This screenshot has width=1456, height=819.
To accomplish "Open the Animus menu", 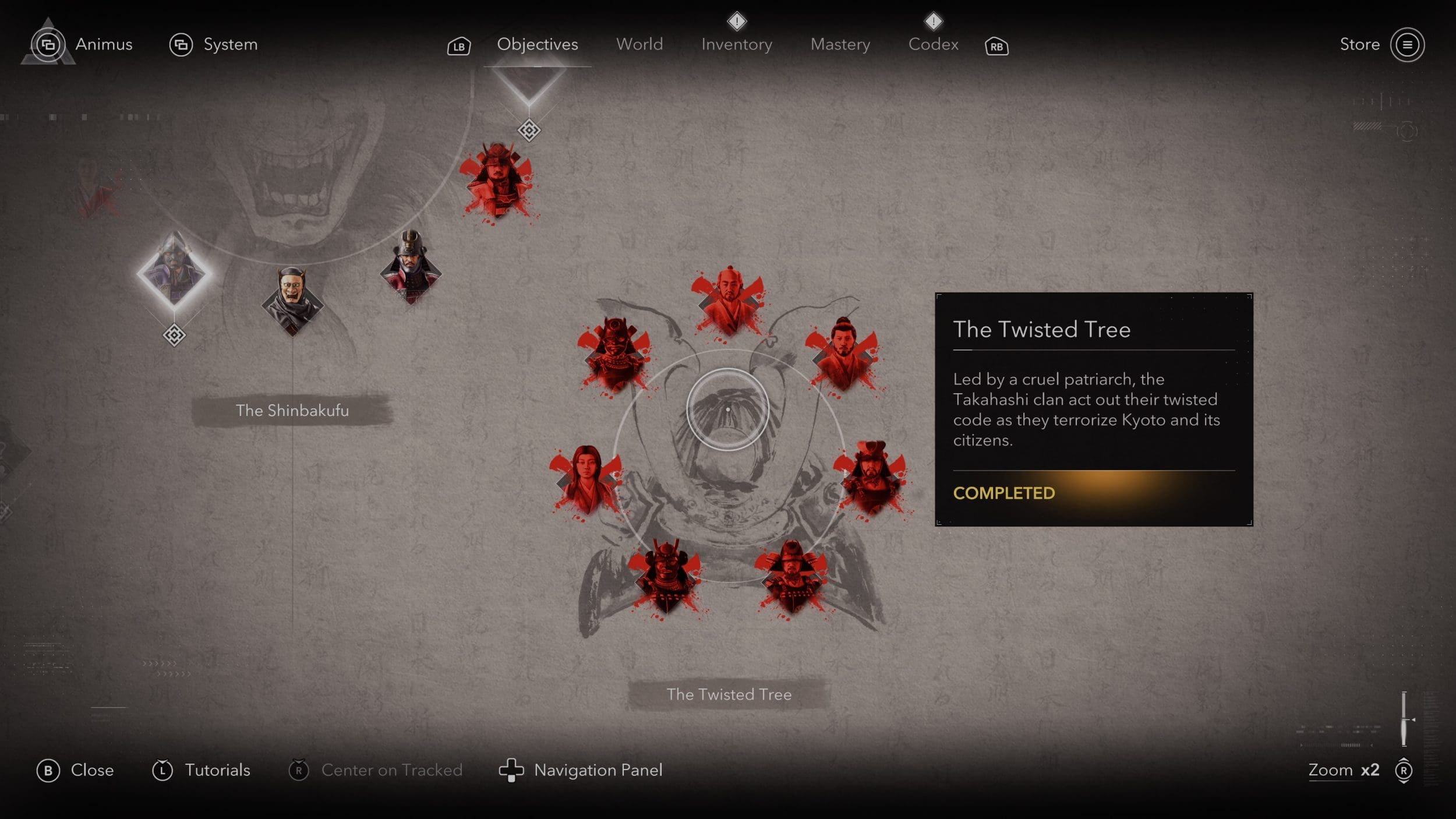I will click(x=82, y=44).
